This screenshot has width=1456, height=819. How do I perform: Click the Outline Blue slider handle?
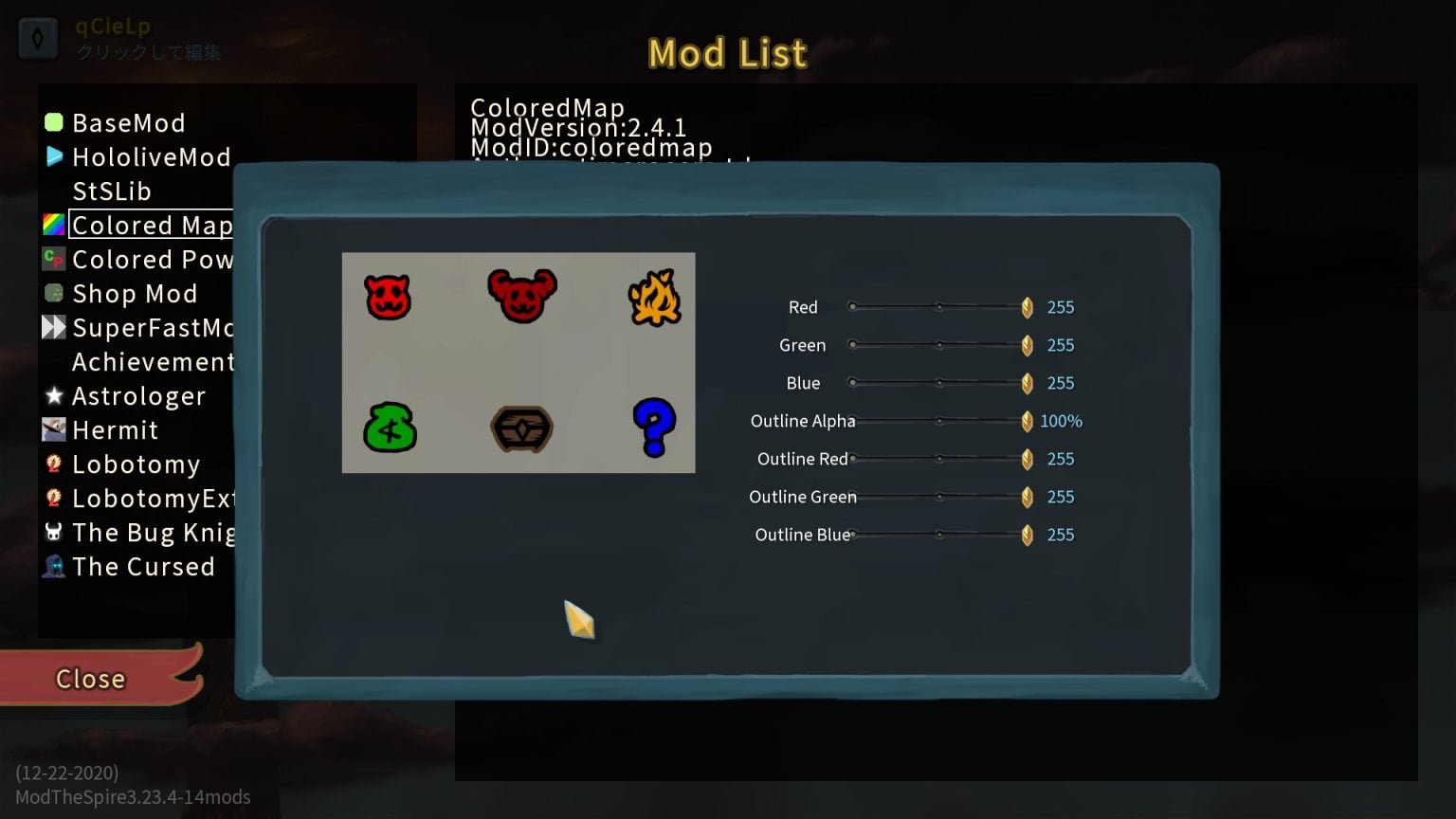(1027, 535)
